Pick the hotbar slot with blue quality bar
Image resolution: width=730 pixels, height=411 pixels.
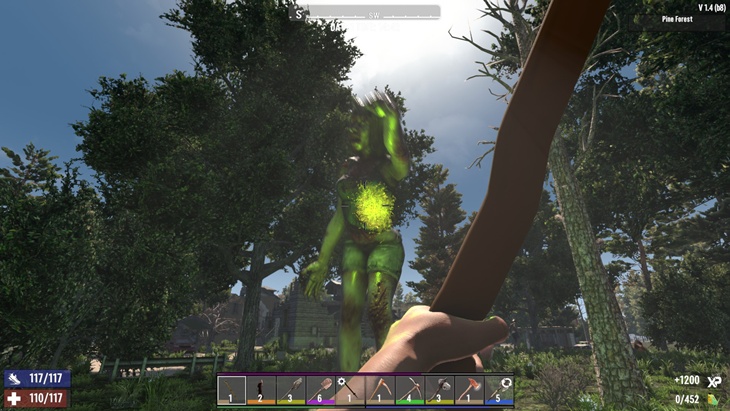point(499,389)
